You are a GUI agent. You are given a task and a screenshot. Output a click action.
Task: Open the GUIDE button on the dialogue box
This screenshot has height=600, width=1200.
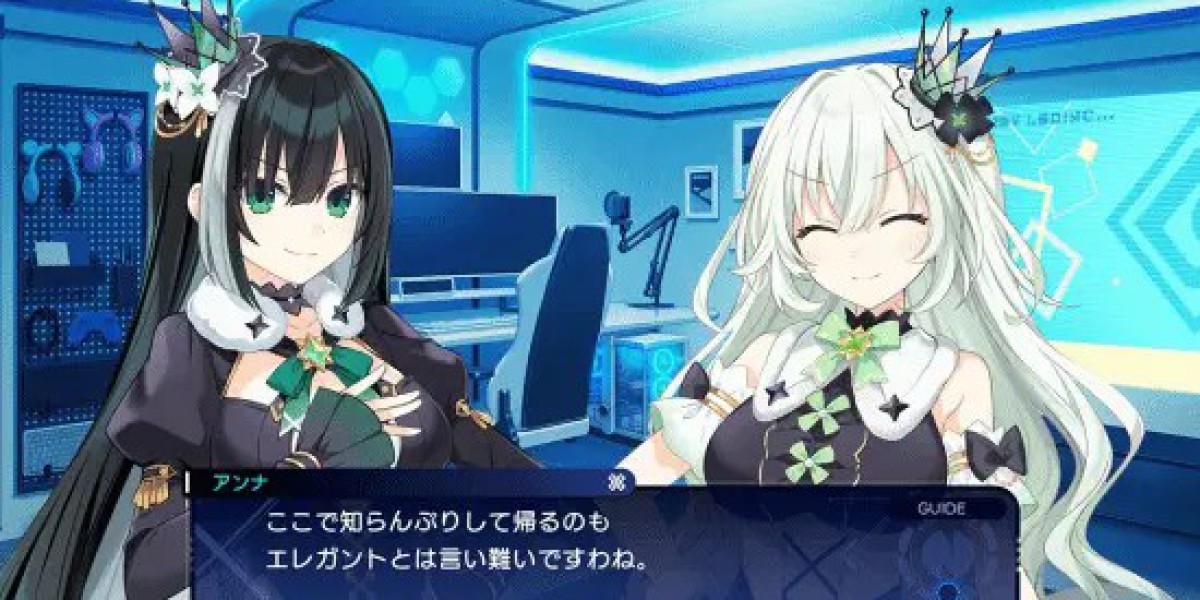pos(941,508)
